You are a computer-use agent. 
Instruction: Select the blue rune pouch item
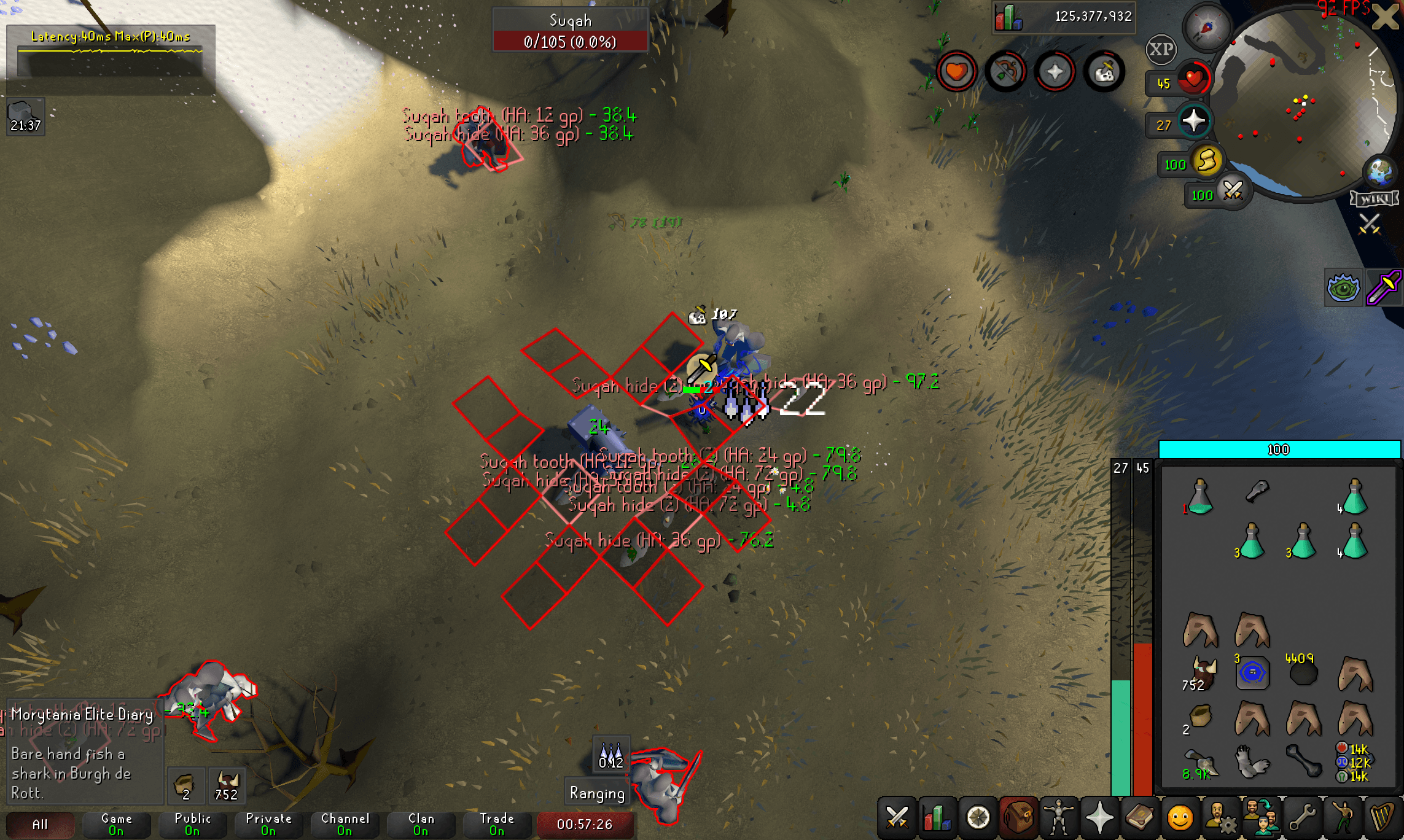coord(1252,673)
